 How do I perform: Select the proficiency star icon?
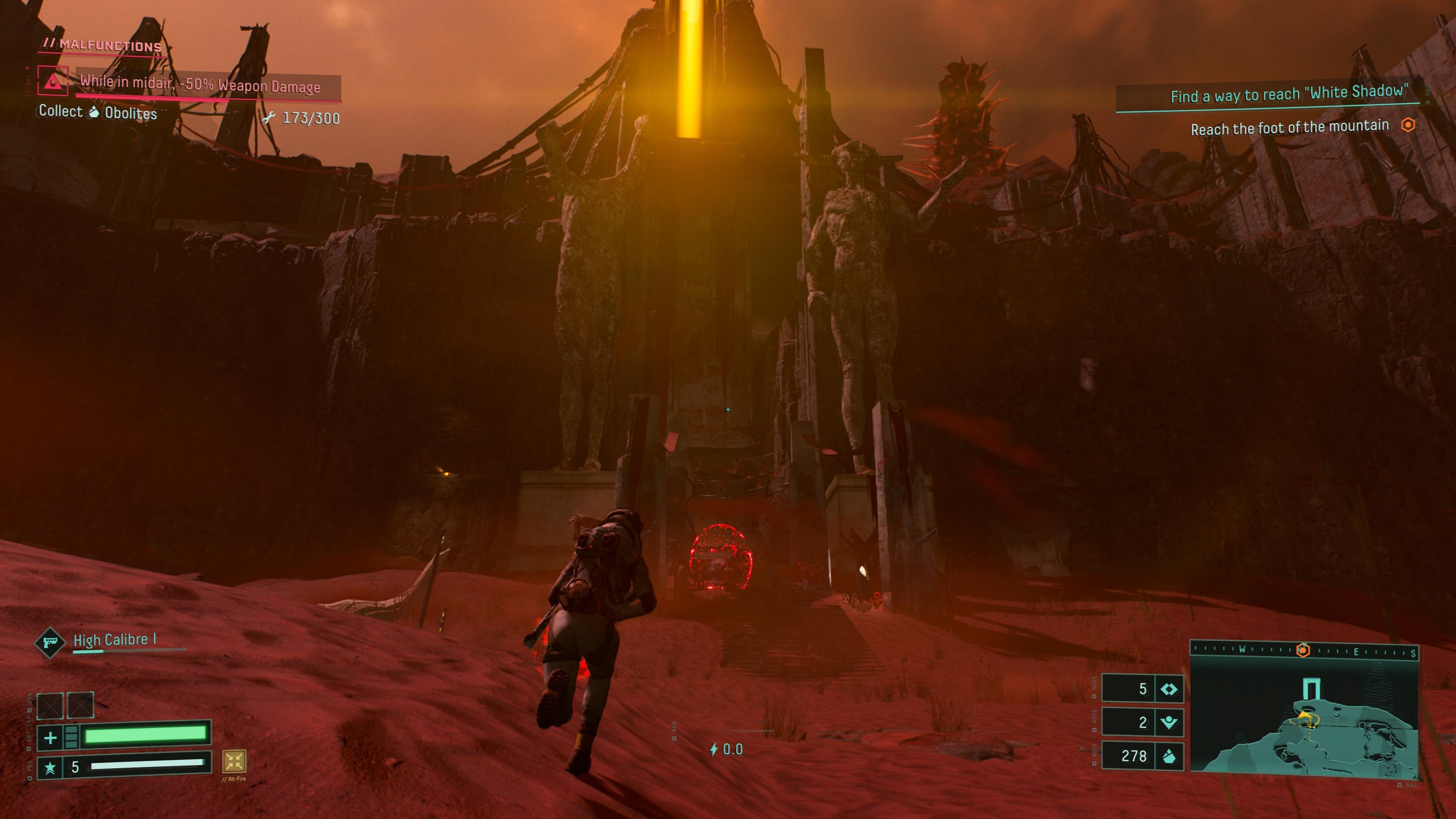pyautogui.click(x=50, y=767)
